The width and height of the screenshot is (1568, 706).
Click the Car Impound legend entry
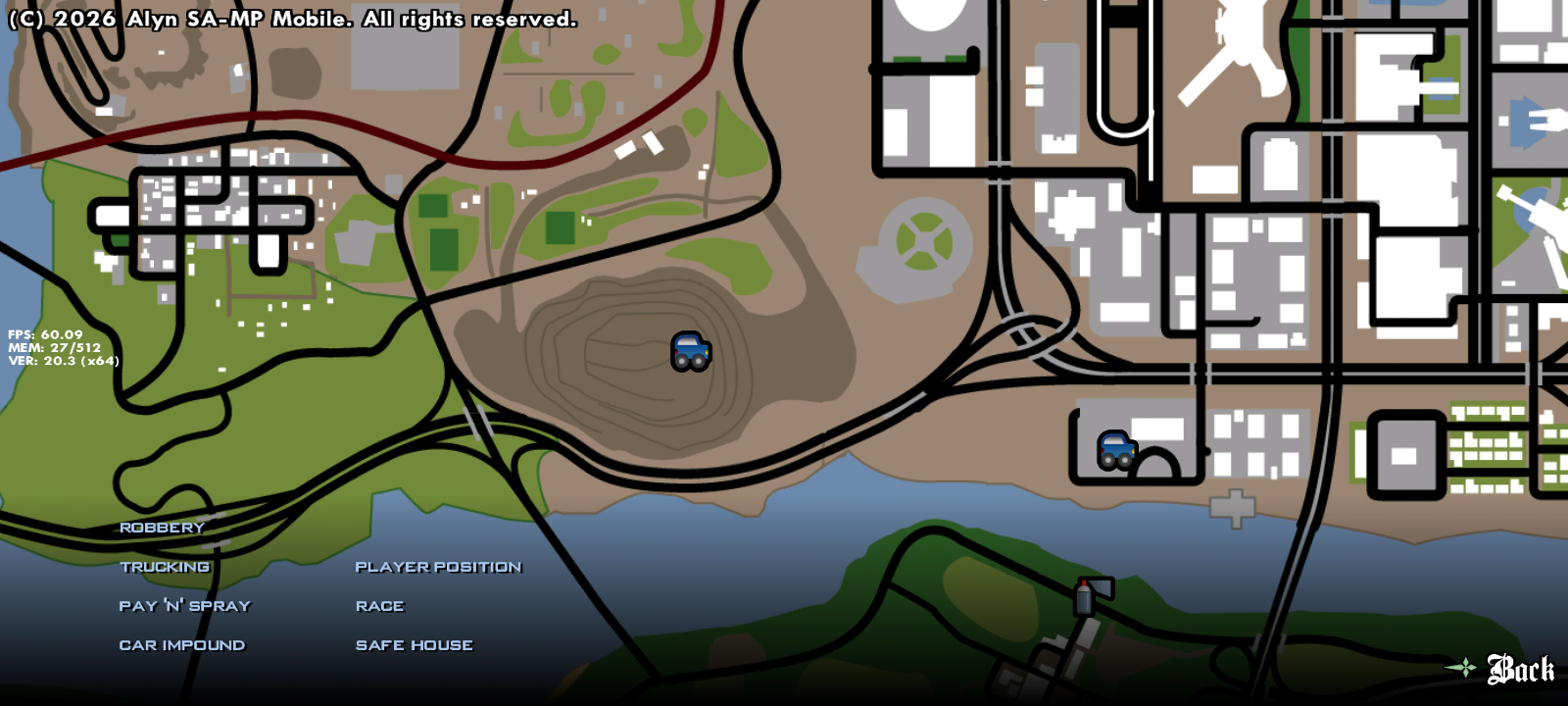182,645
